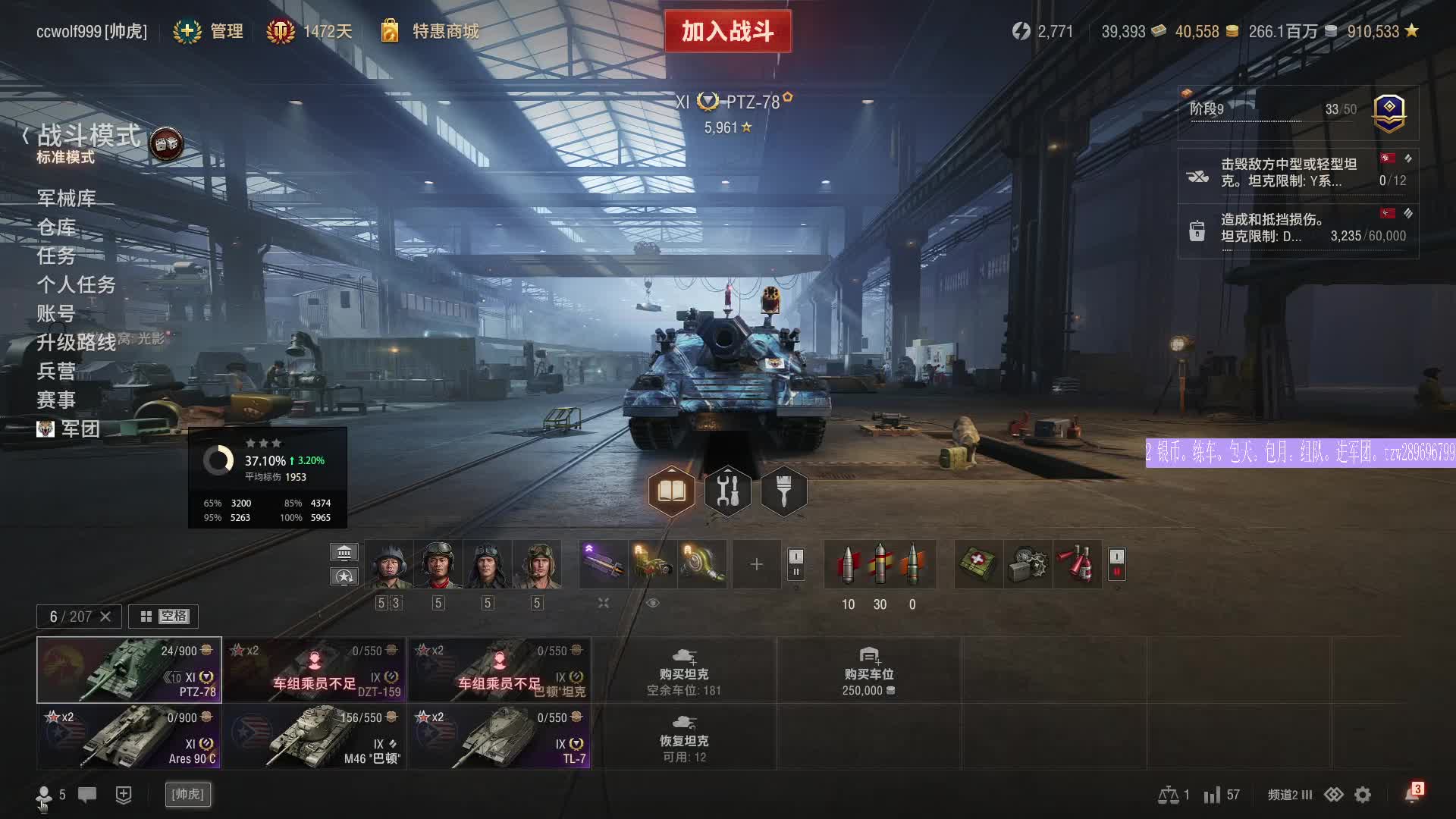Enter the 兵营 barracks

[x=56, y=371]
